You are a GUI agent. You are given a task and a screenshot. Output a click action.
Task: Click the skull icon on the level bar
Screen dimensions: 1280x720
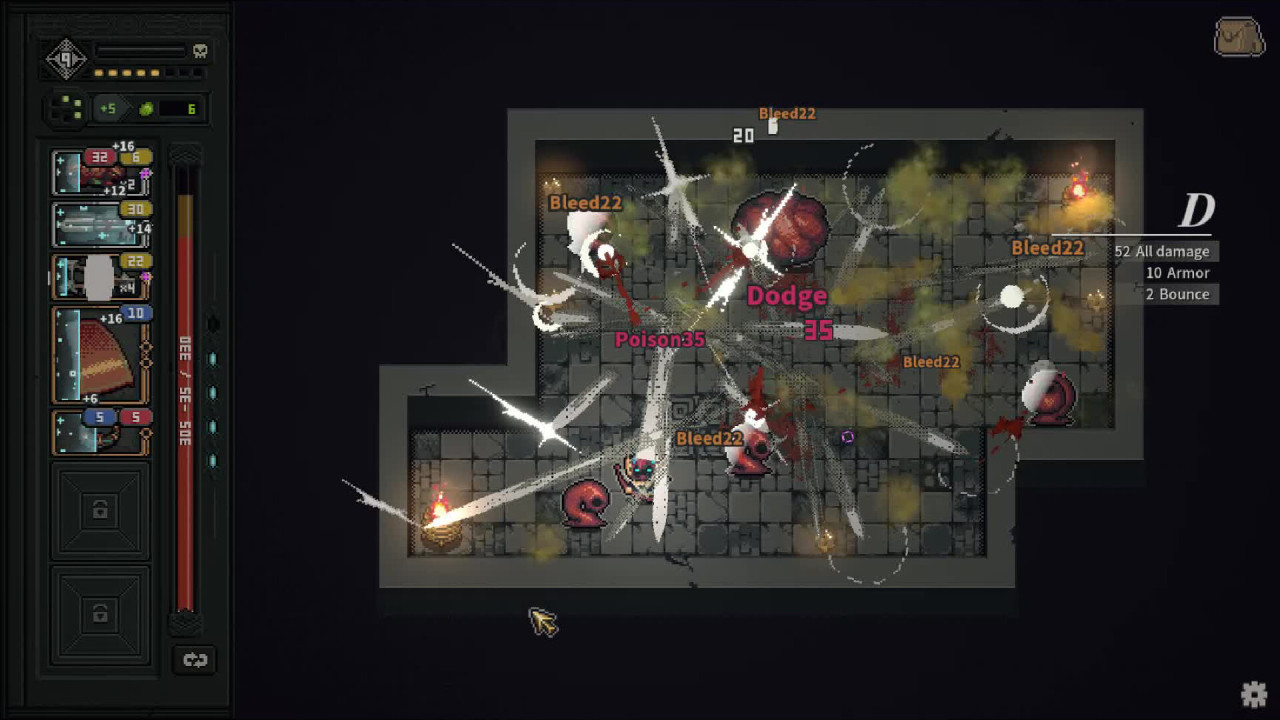click(200, 52)
